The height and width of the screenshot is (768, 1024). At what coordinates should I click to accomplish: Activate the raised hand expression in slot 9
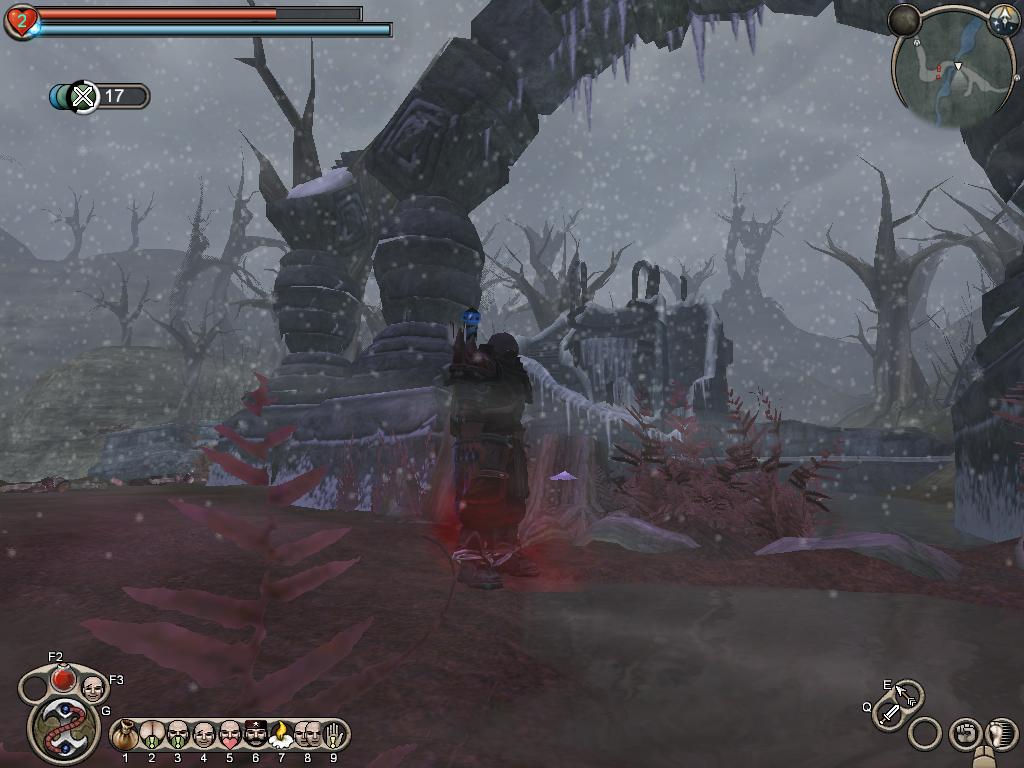click(x=333, y=735)
